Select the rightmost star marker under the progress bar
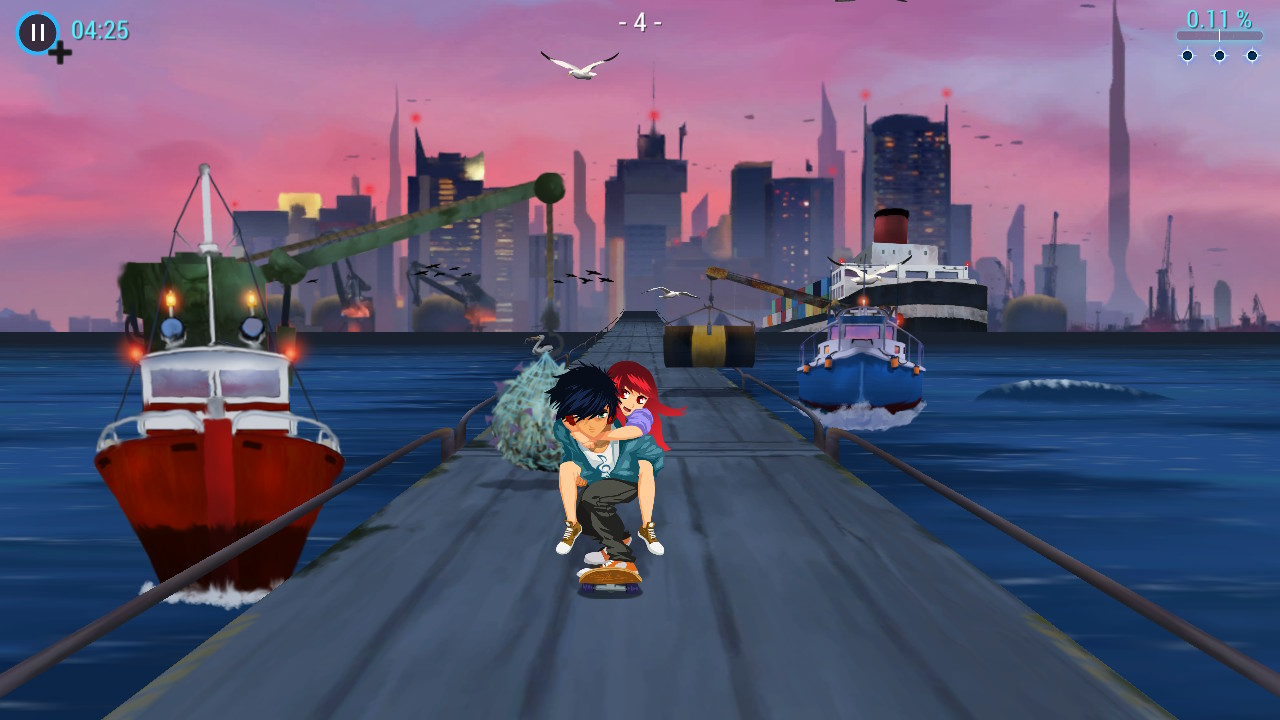The height and width of the screenshot is (720, 1280). pyautogui.click(x=1252, y=56)
